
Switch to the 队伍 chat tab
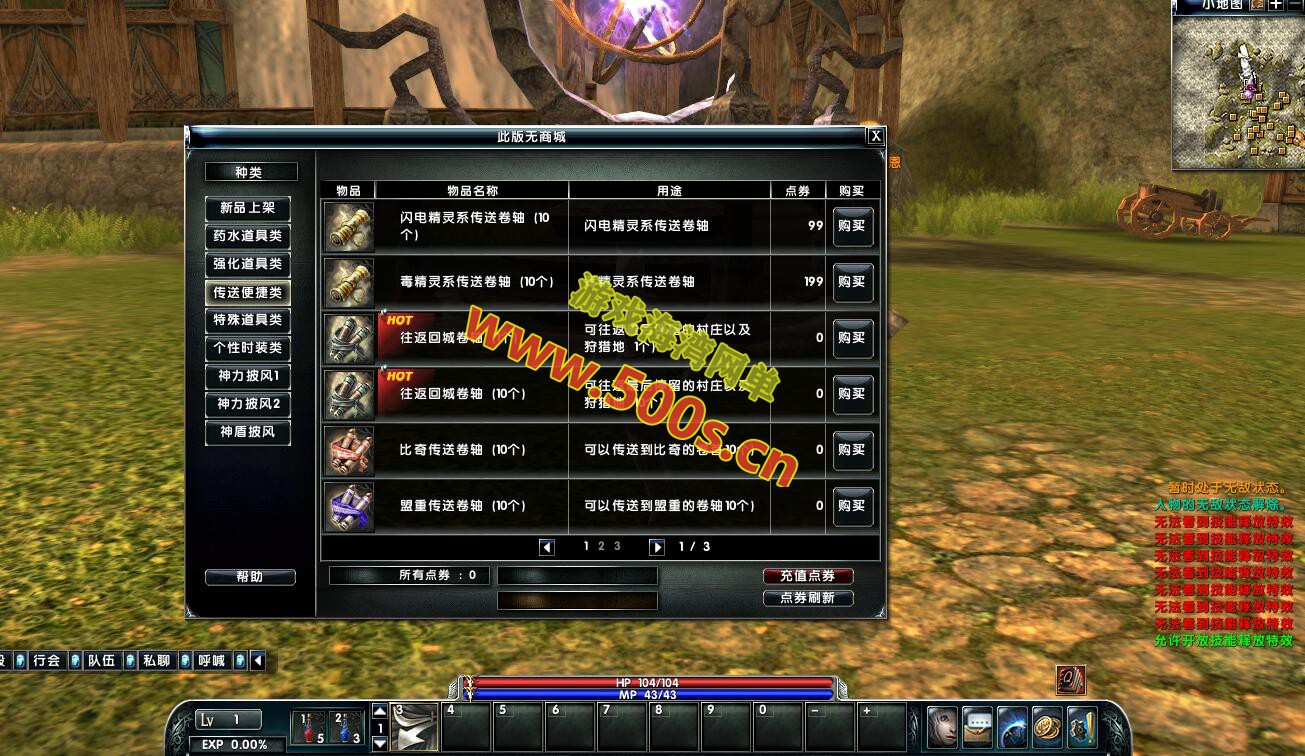tap(102, 659)
